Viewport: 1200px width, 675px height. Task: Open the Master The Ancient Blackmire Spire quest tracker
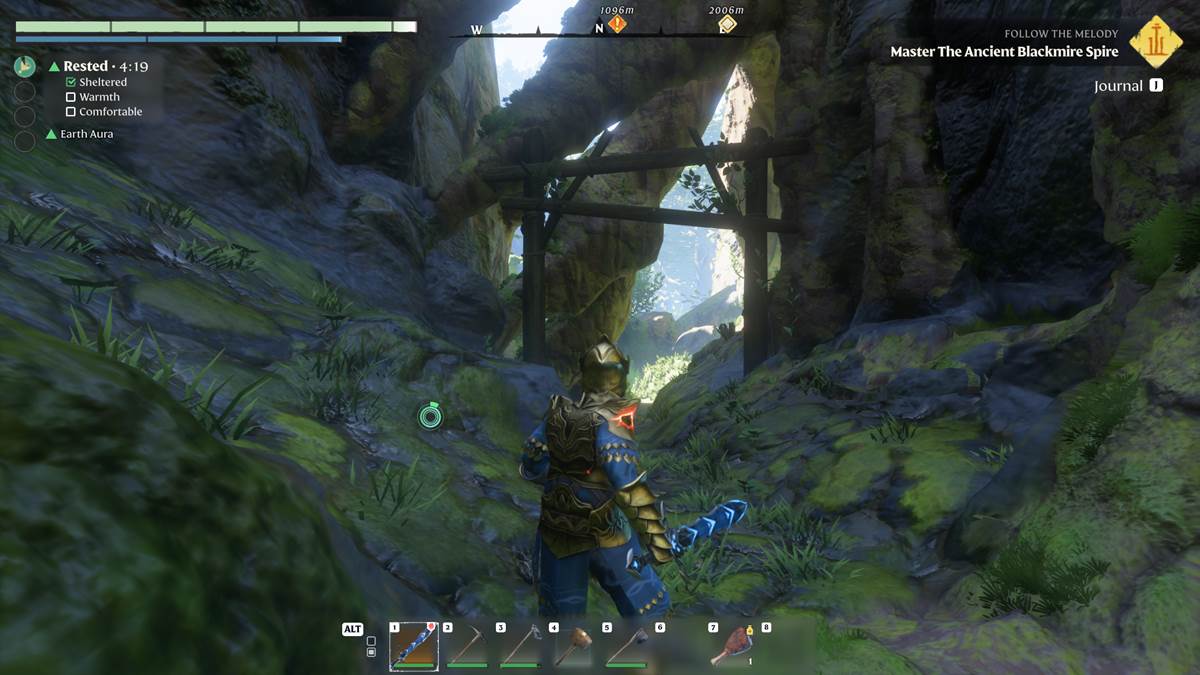pyautogui.click(x=1004, y=52)
